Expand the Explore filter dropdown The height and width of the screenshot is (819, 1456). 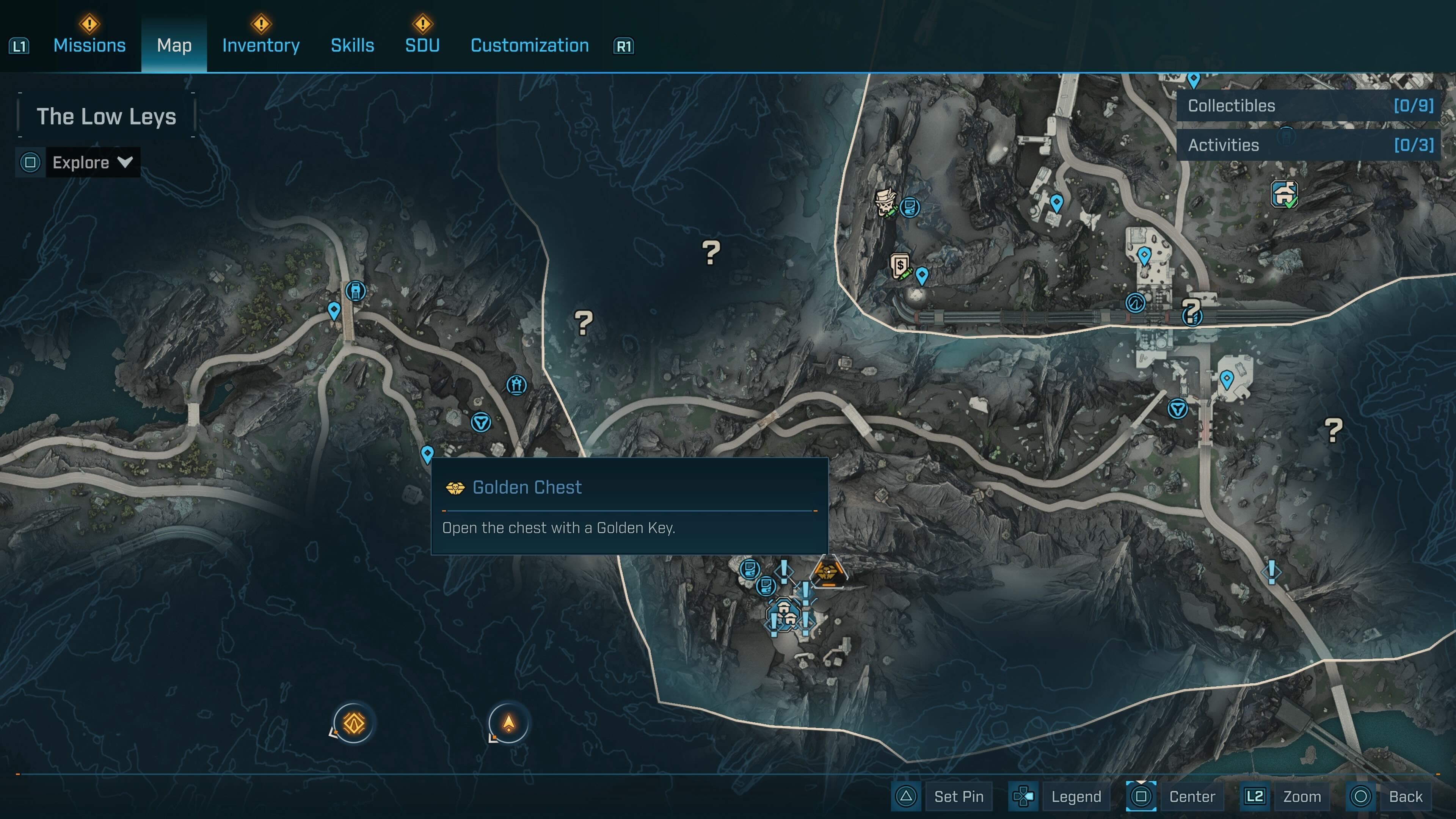point(93,163)
